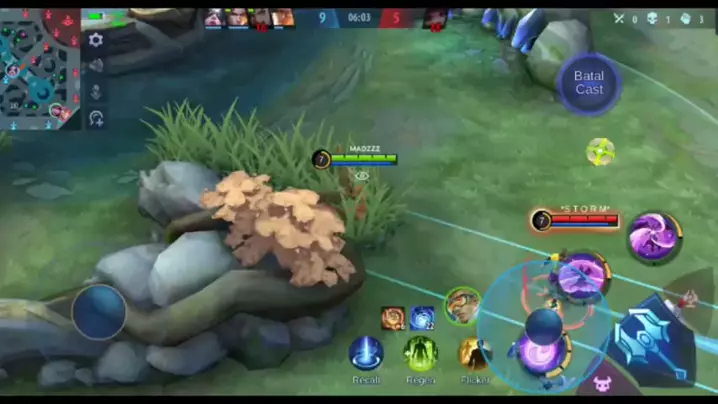The width and height of the screenshot is (718, 404).
Task: Hit the basic attack axe button
Action: click(x=654, y=340)
